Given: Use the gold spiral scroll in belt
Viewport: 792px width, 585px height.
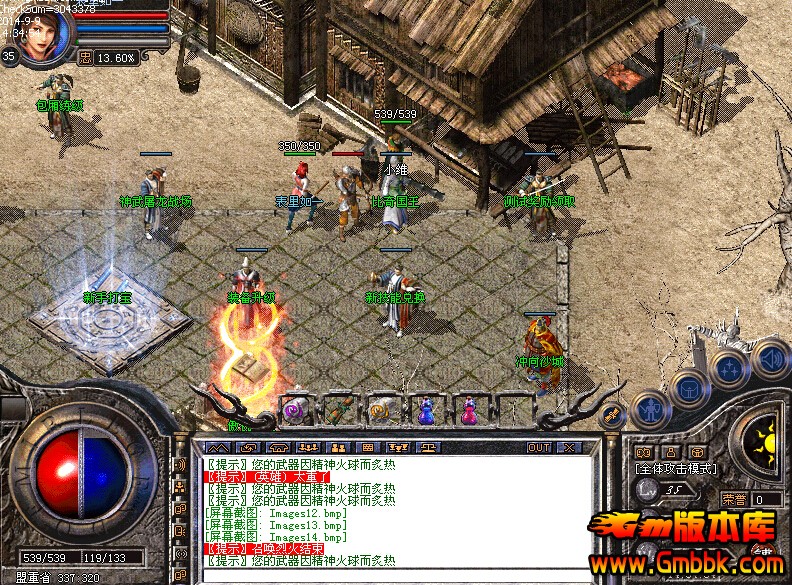Looking at the screenshot, I should 382,408.
